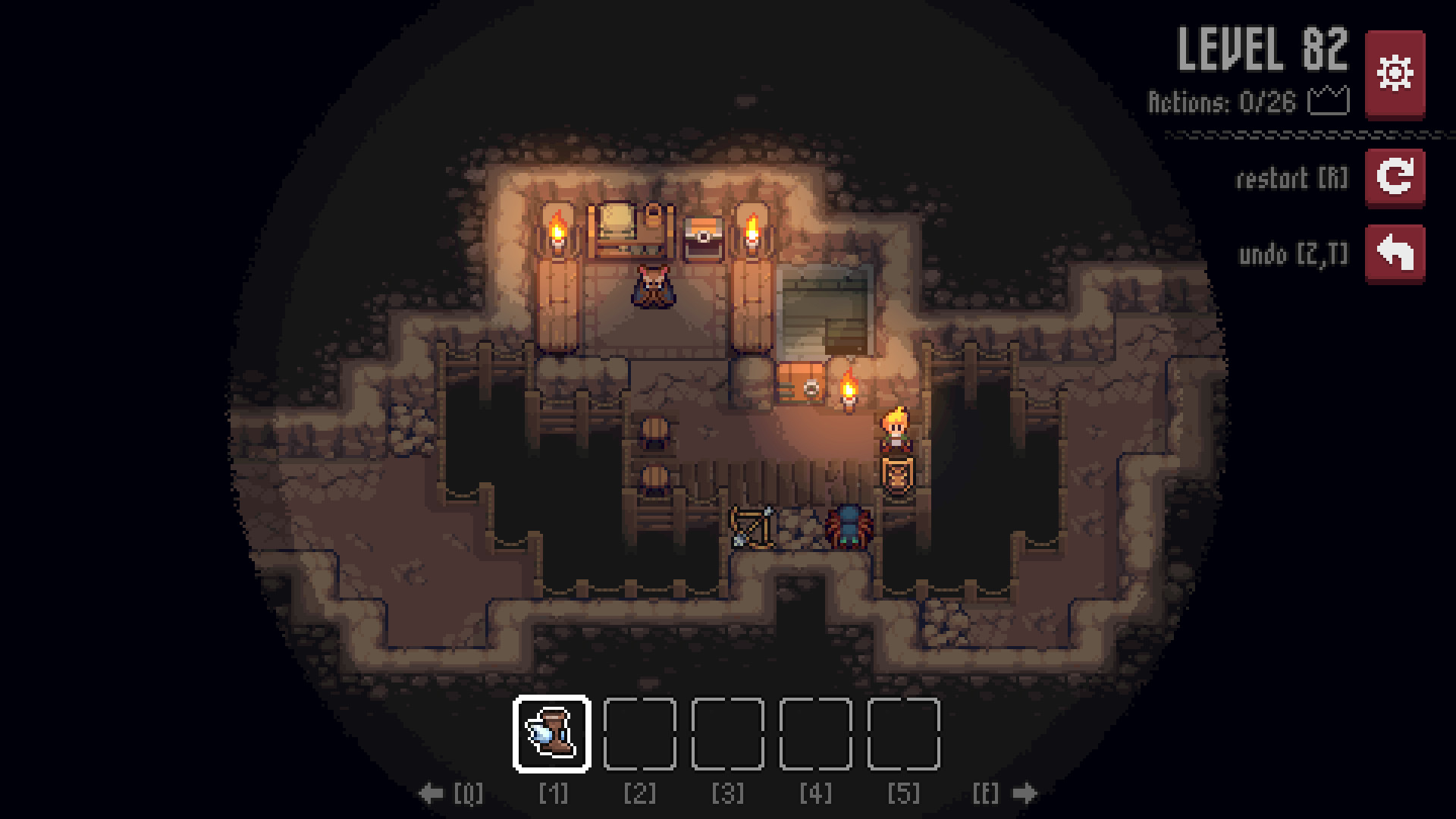Click the left arrow toward slot [0]
The image size is (1456, 819).
point(432,793)
